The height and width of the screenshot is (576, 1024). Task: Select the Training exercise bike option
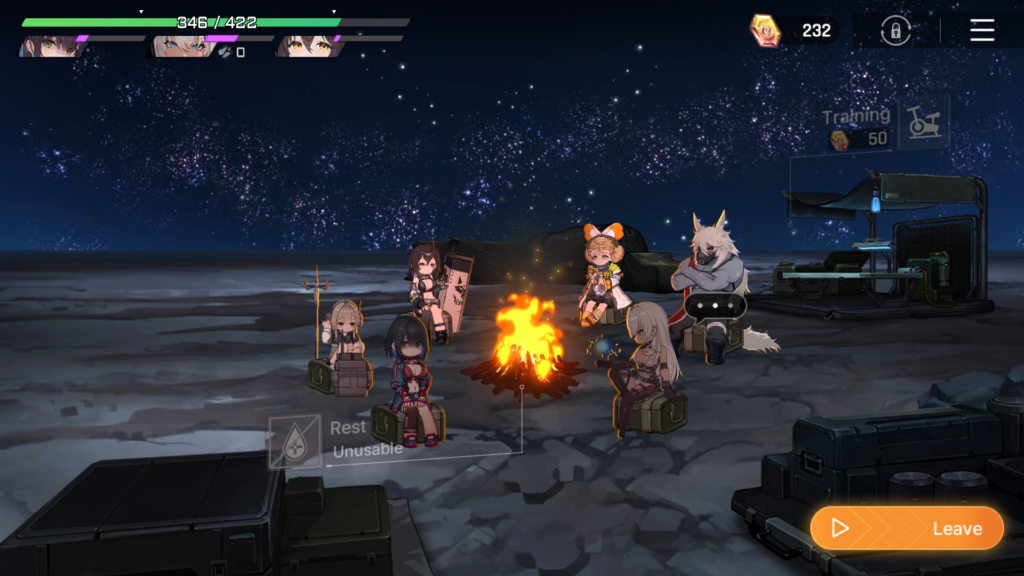[922, 124]
